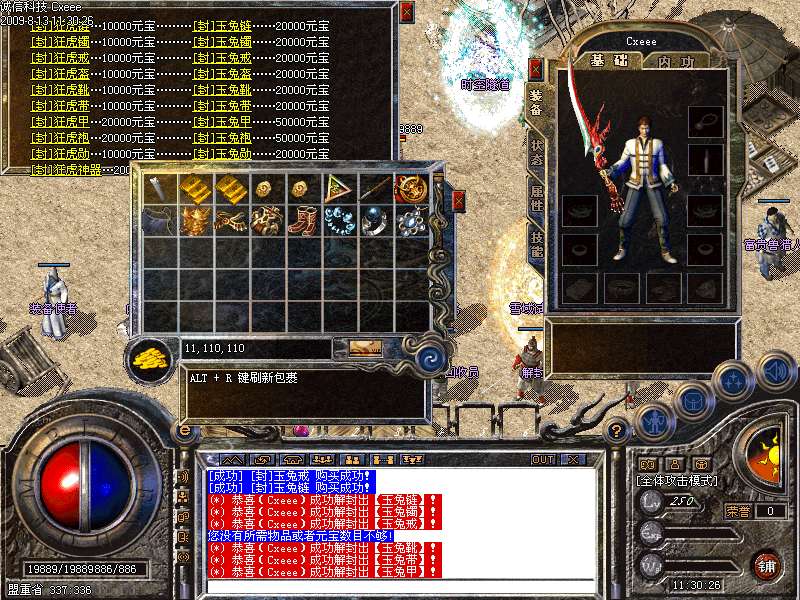Close the shop list window
This screenshot has height=600, width=800.
pyautogui.click(x=405, y=12)
